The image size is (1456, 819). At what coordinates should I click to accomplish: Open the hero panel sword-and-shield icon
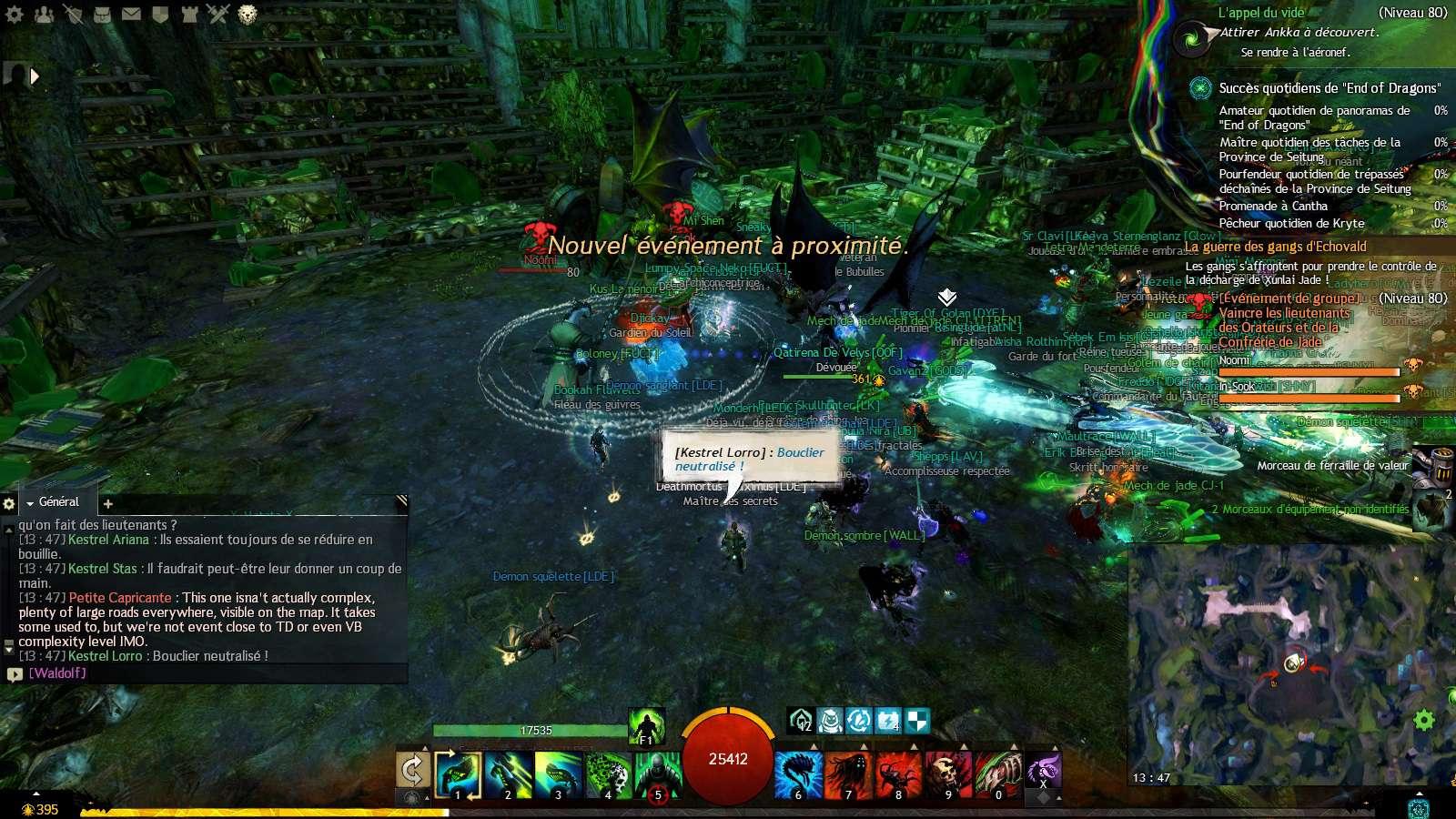tap(74, 15)
